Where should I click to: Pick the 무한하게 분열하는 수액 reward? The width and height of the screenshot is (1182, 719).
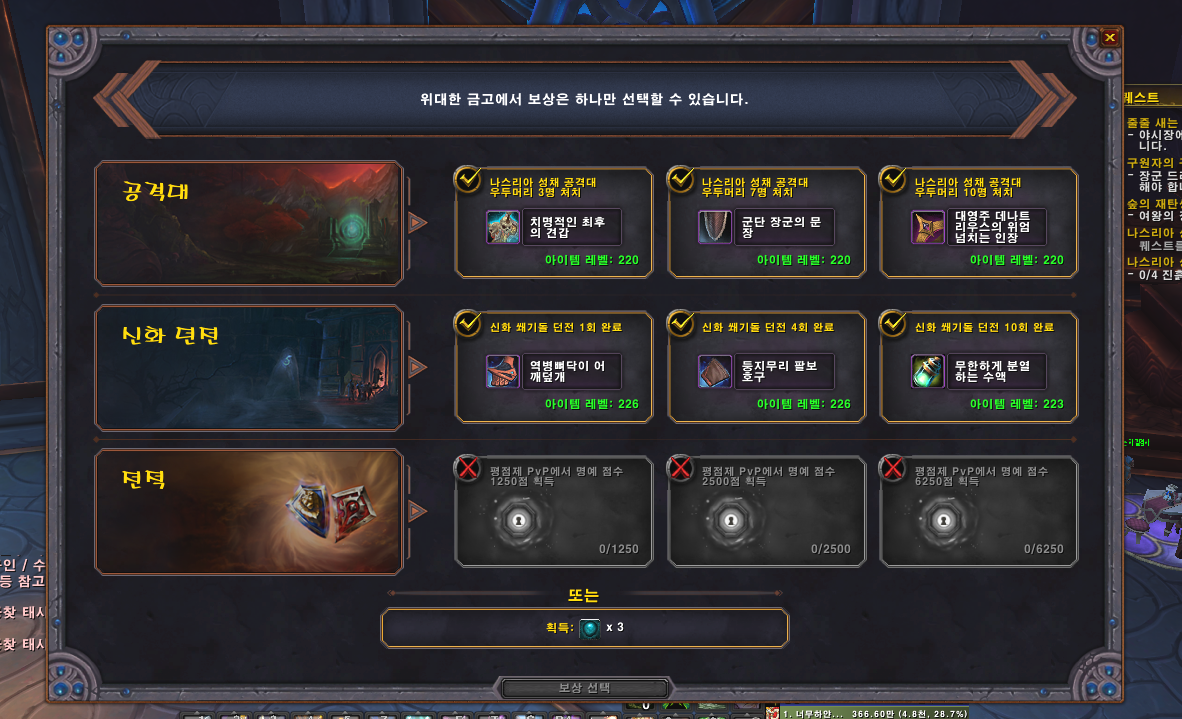point(978,371)
